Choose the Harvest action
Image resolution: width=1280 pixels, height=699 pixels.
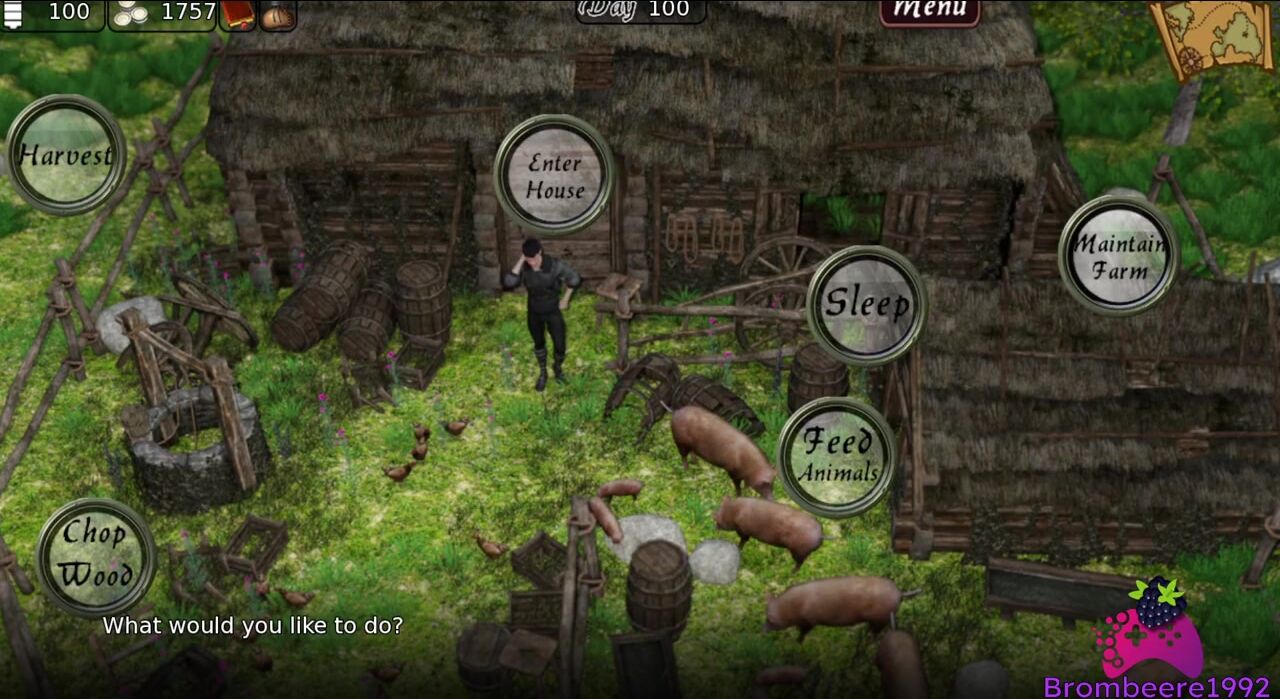tap(66, 155)
